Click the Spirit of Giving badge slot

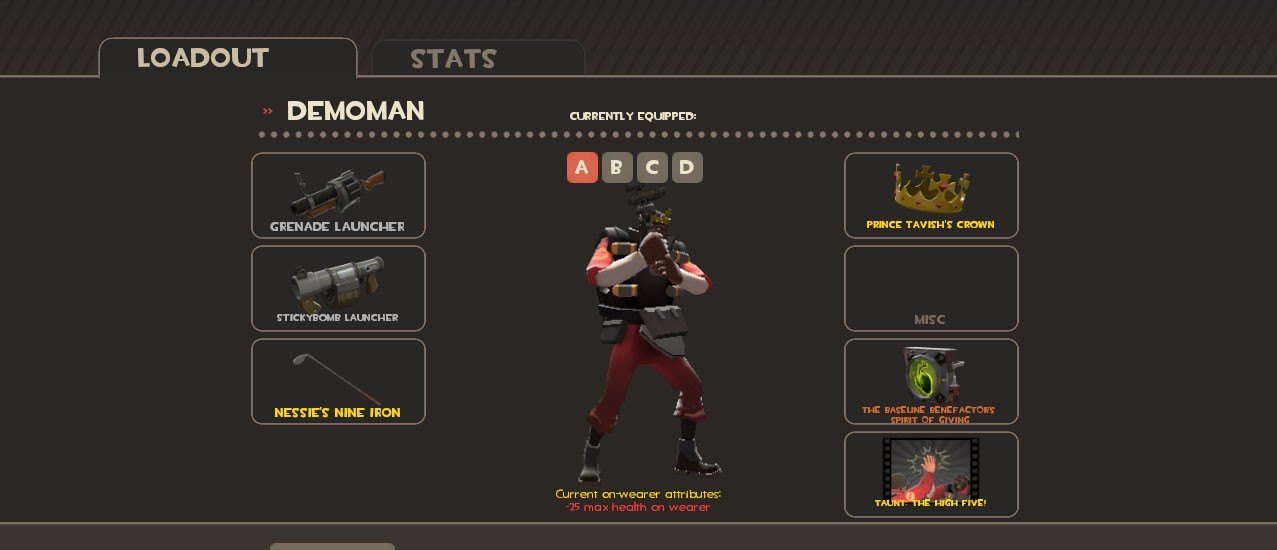tap(931, 381)
